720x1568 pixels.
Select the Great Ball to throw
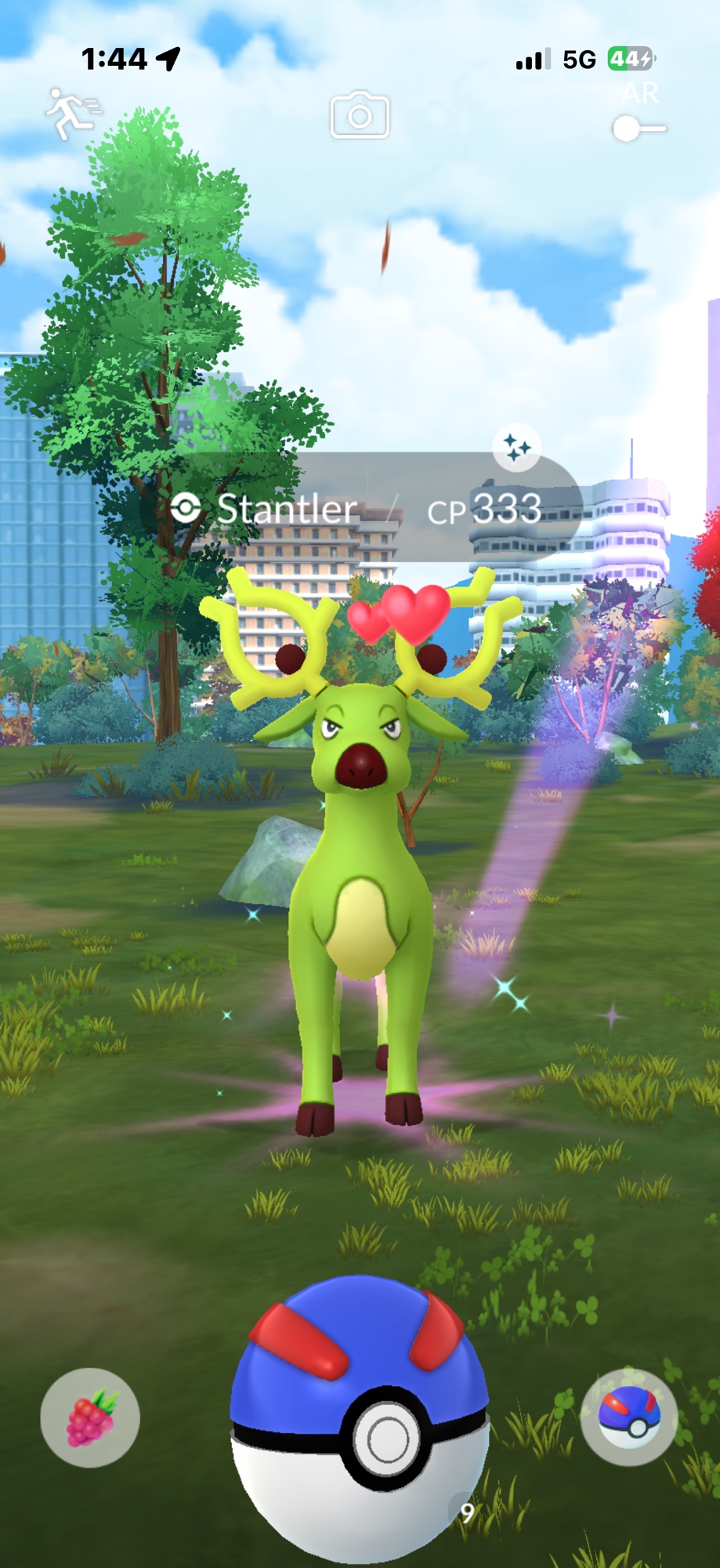click(360, 1419)
